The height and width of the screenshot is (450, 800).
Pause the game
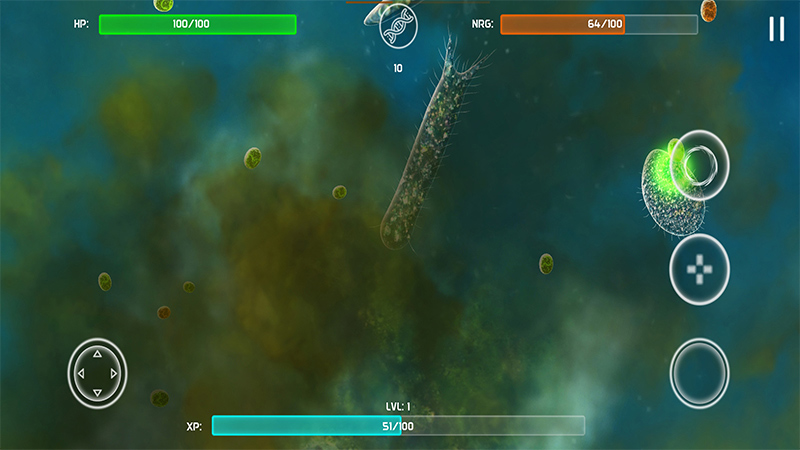(776, 29)
